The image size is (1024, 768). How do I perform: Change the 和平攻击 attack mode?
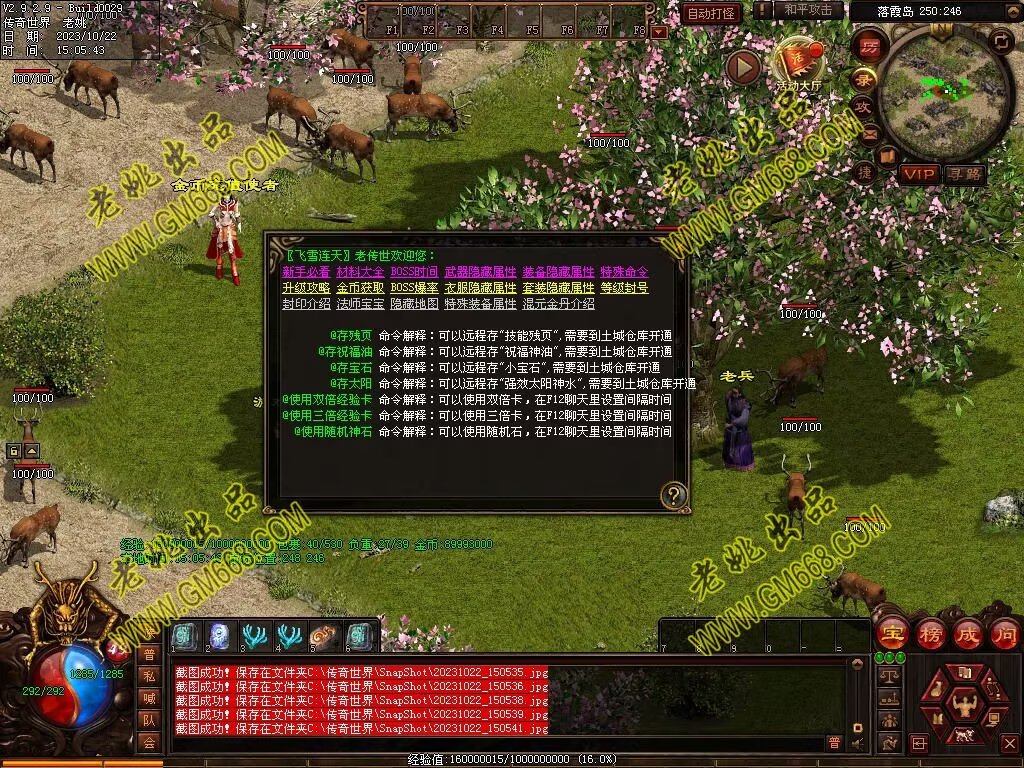tap(808, 10)
